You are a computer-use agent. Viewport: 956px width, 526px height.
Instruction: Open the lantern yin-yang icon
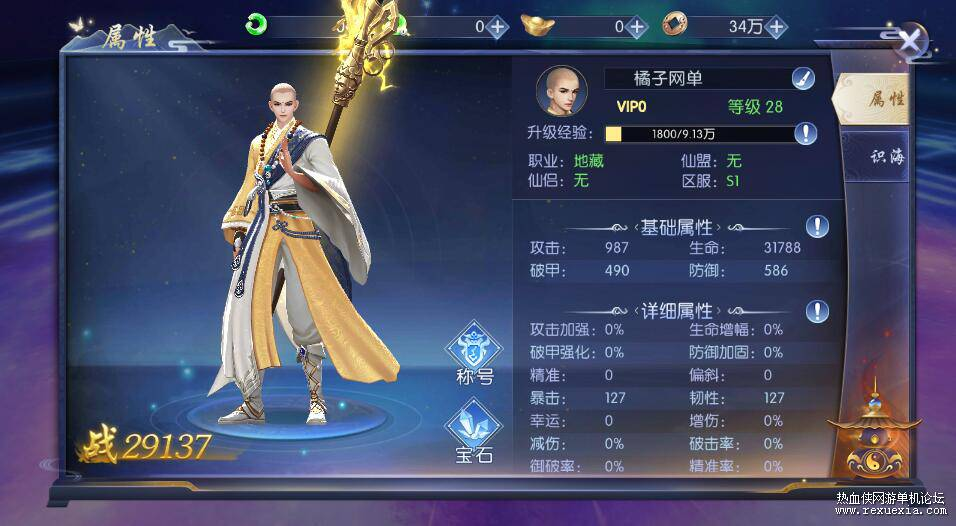coord(874,439)
